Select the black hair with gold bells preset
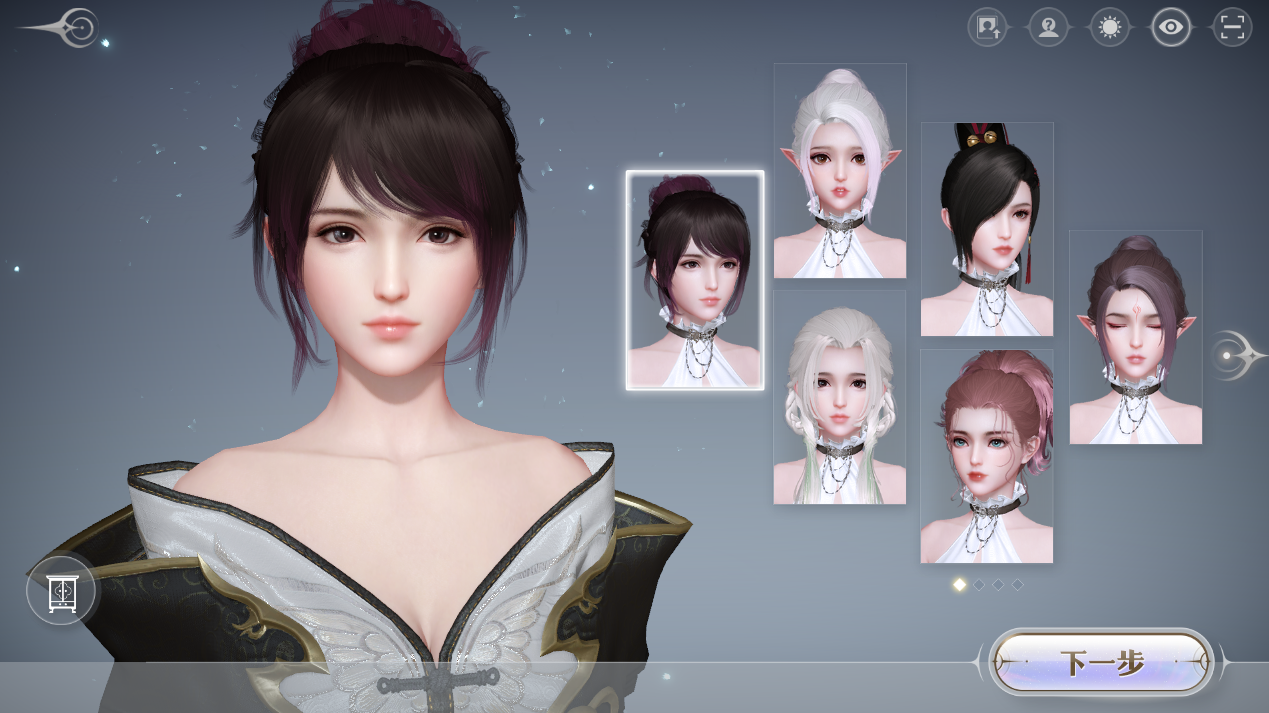This screenshot has width=1269, height=713. click(x=987, y=229)
